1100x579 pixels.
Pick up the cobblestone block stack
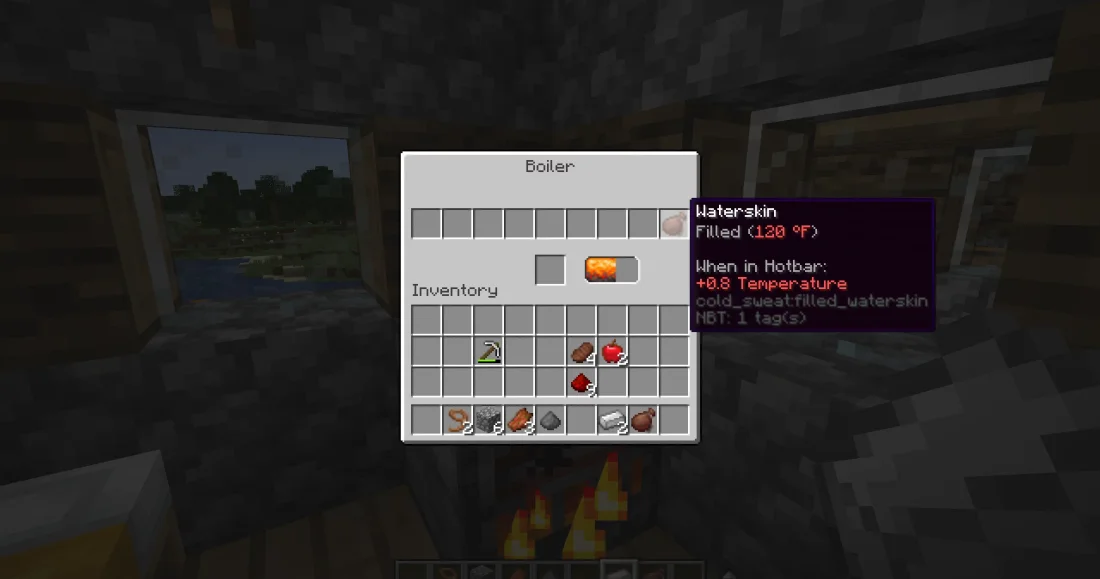pos(488,420)
